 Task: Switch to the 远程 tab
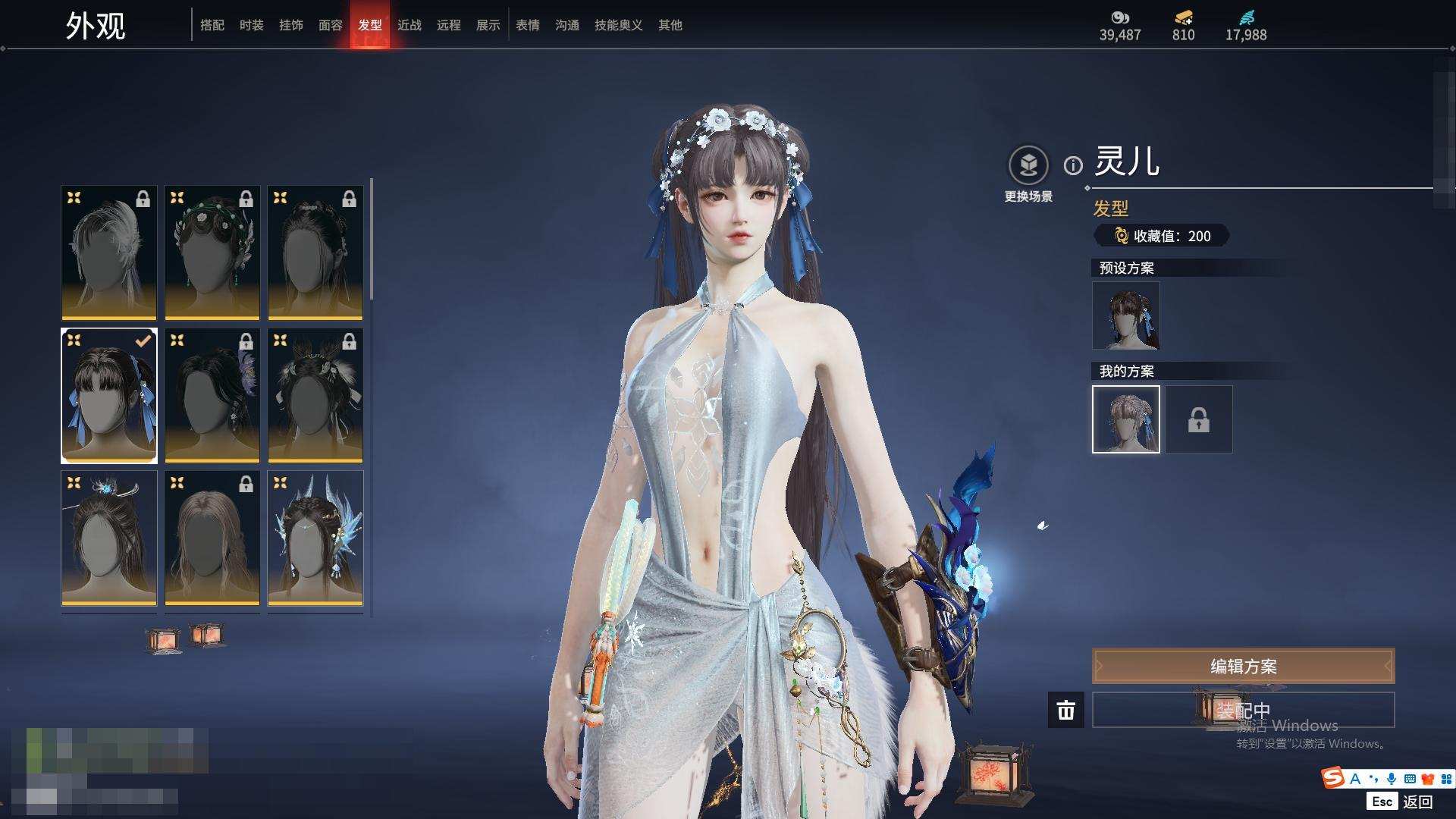(449, 25)
